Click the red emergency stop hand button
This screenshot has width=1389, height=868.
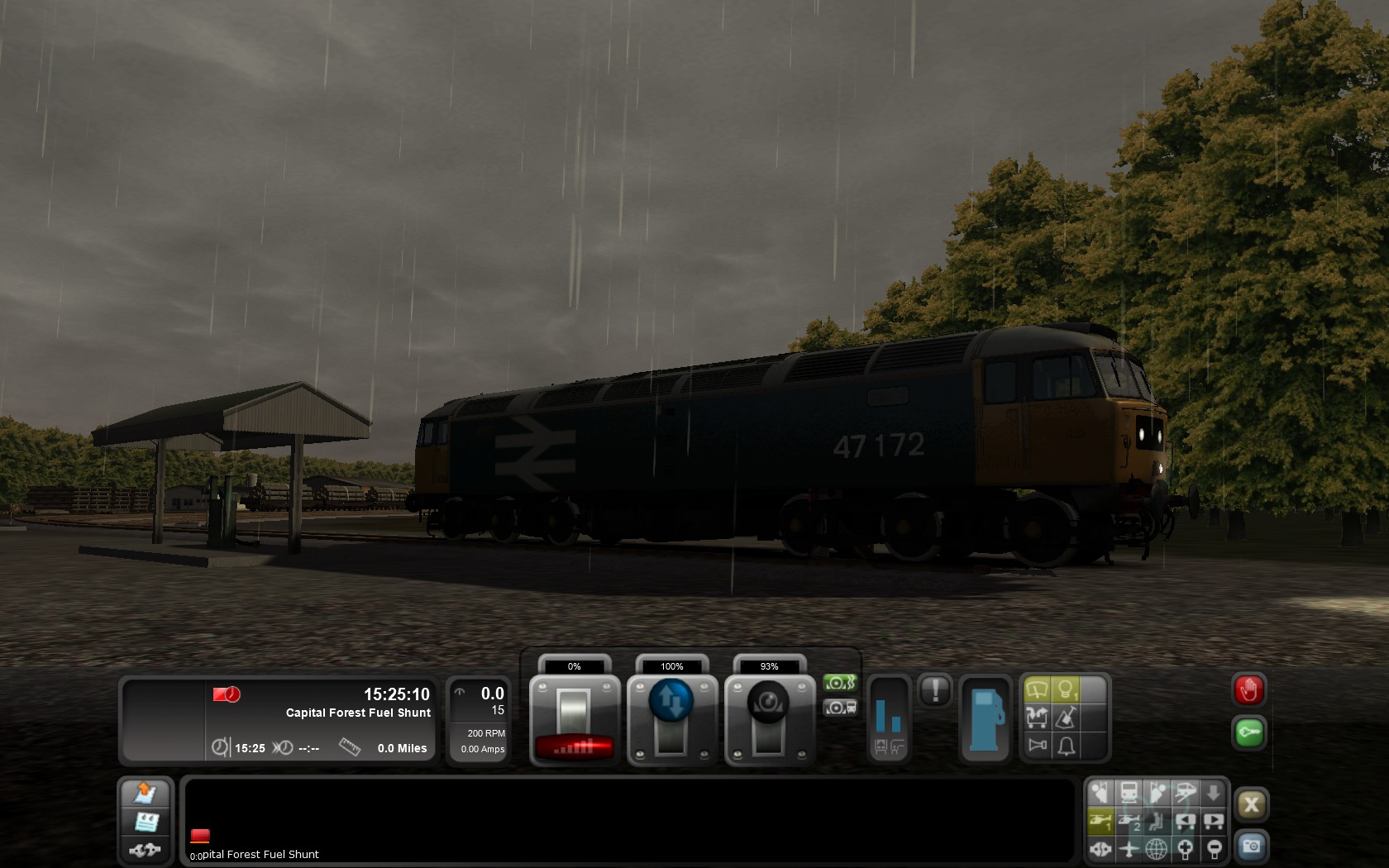(1248, 690)
